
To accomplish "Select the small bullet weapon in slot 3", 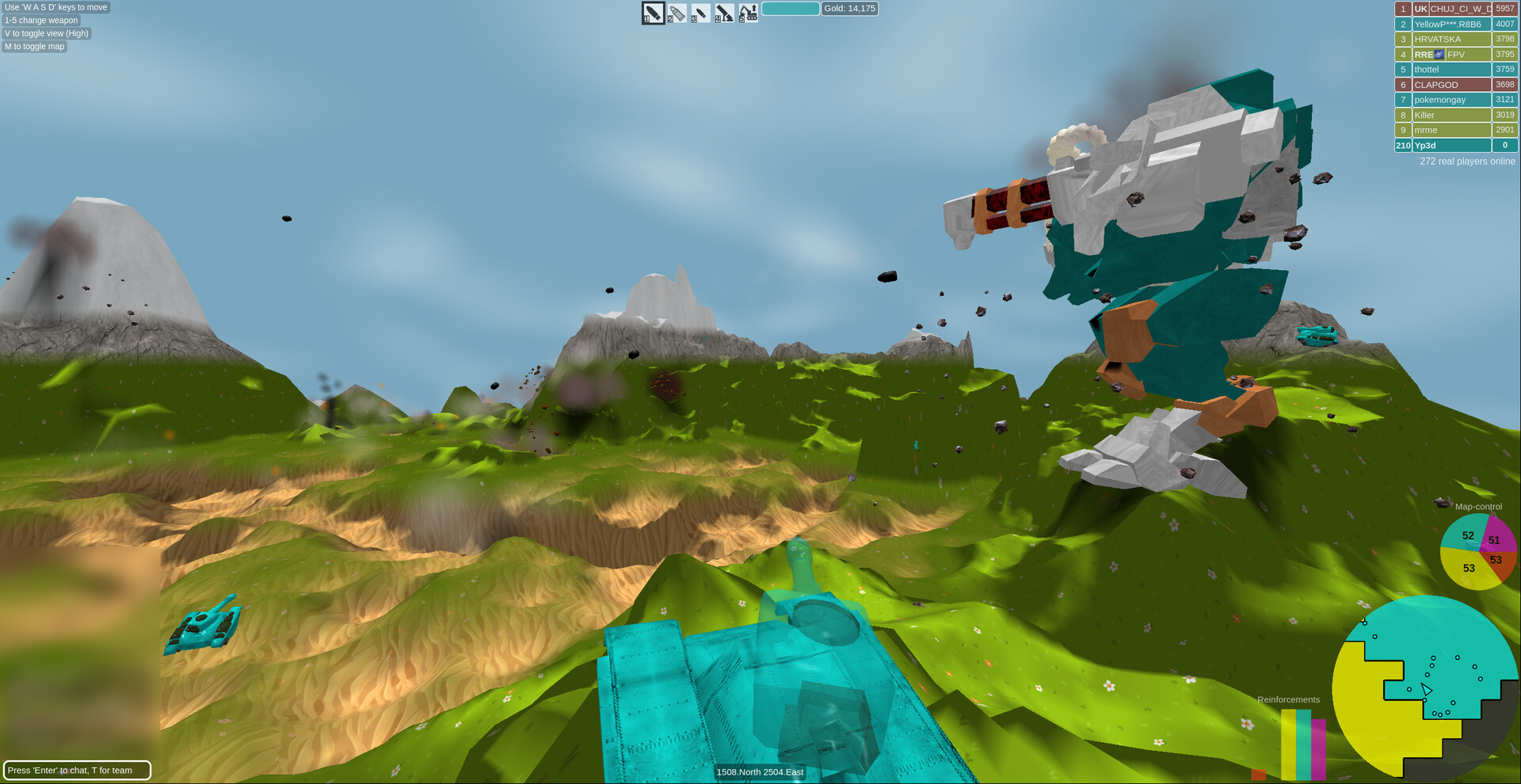I will click(x=700, y=13).
